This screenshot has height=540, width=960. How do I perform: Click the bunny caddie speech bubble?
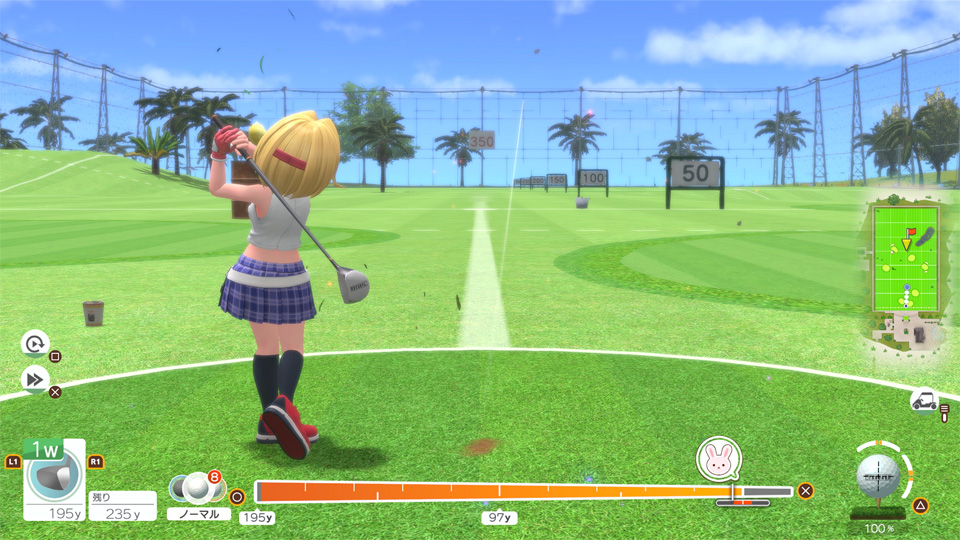click(x=717, y=458)
